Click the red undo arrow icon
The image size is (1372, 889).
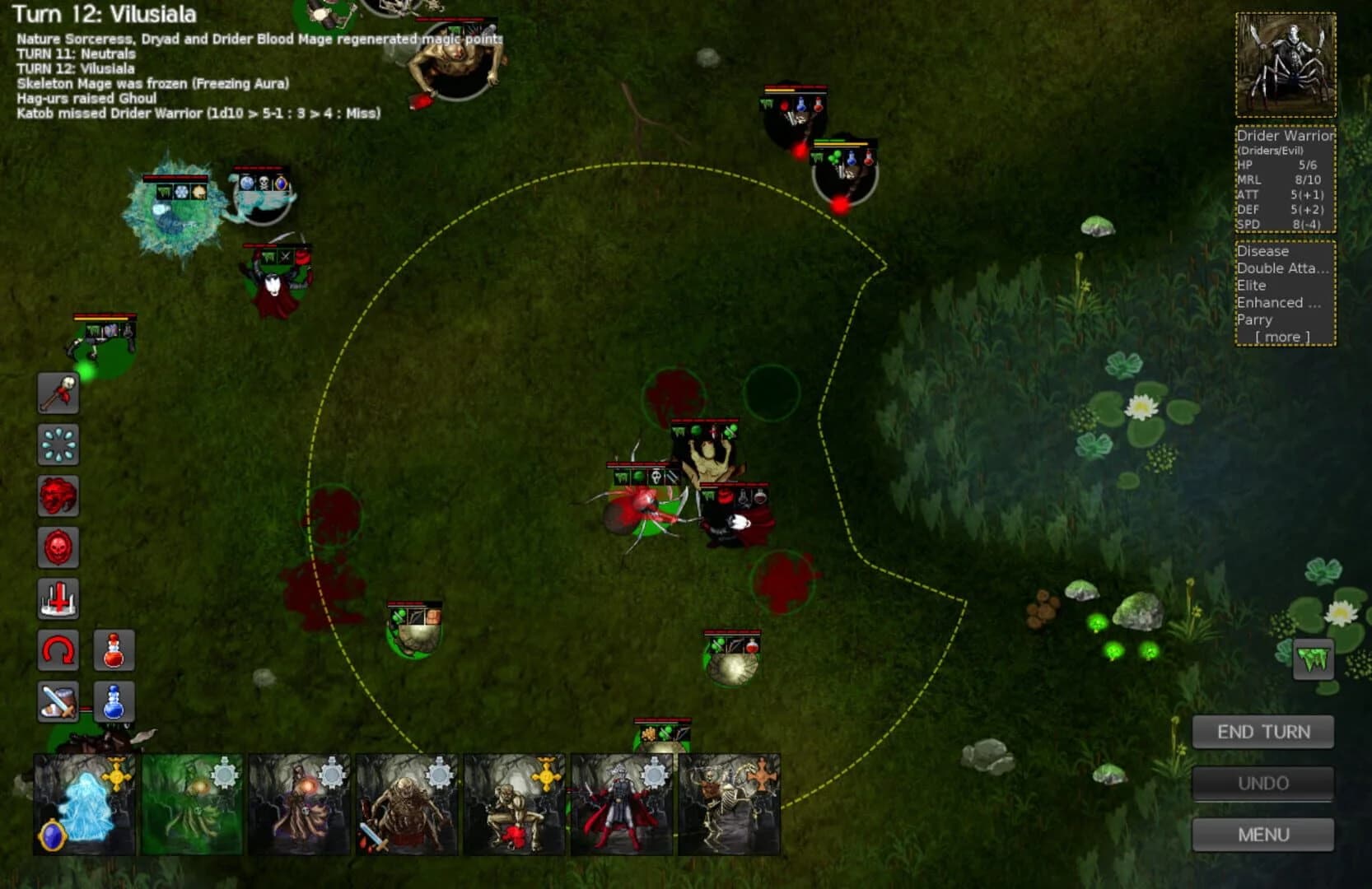pos(57,650)
